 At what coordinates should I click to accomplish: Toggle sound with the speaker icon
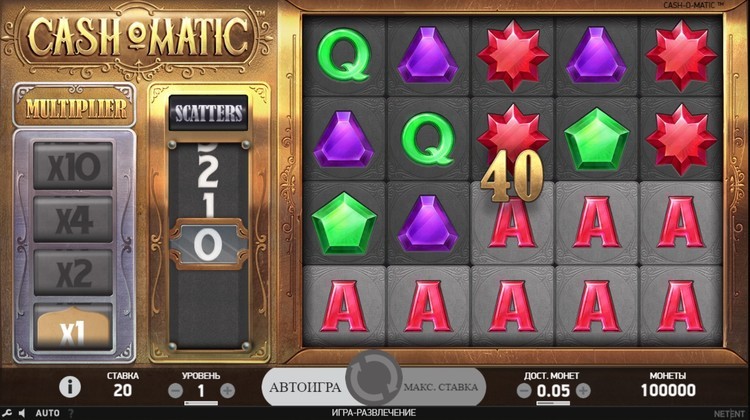(23, 412)
